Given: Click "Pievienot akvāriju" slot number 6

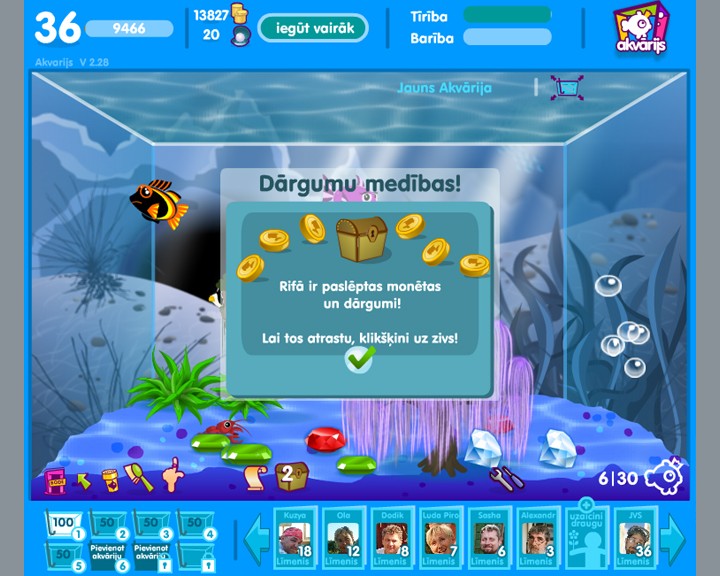Looking at the screenshot, I should pos(109,552).
